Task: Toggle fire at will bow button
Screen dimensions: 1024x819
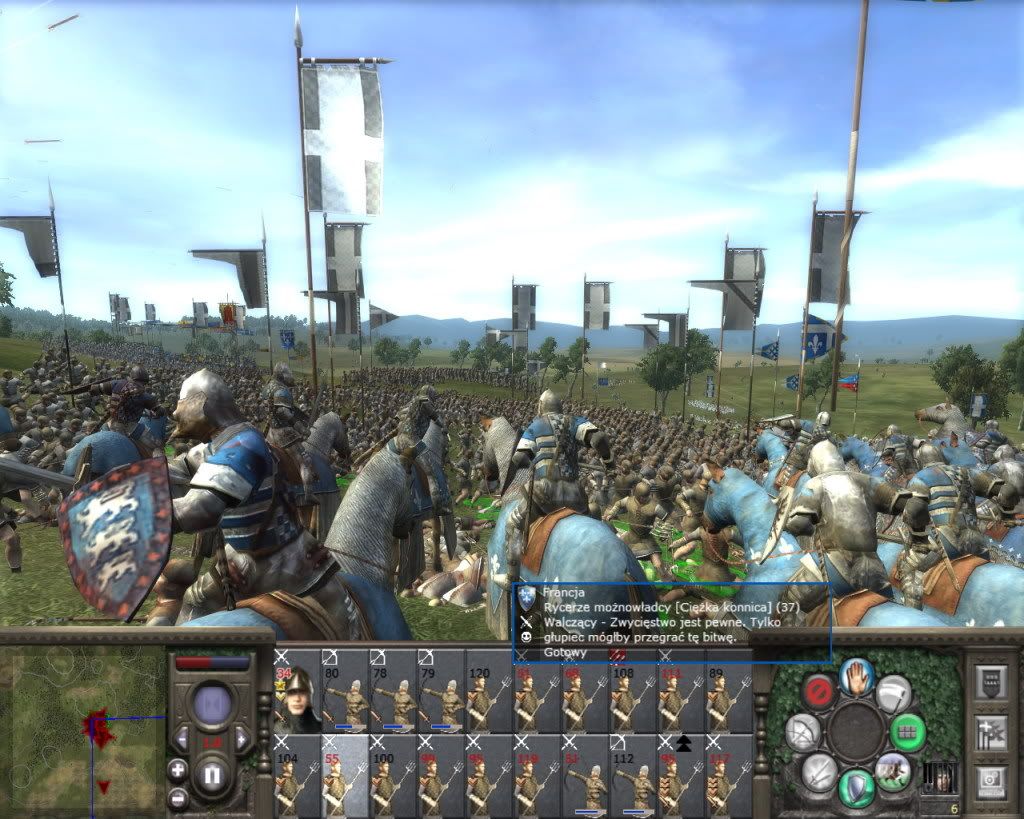Action: (802, 733)
